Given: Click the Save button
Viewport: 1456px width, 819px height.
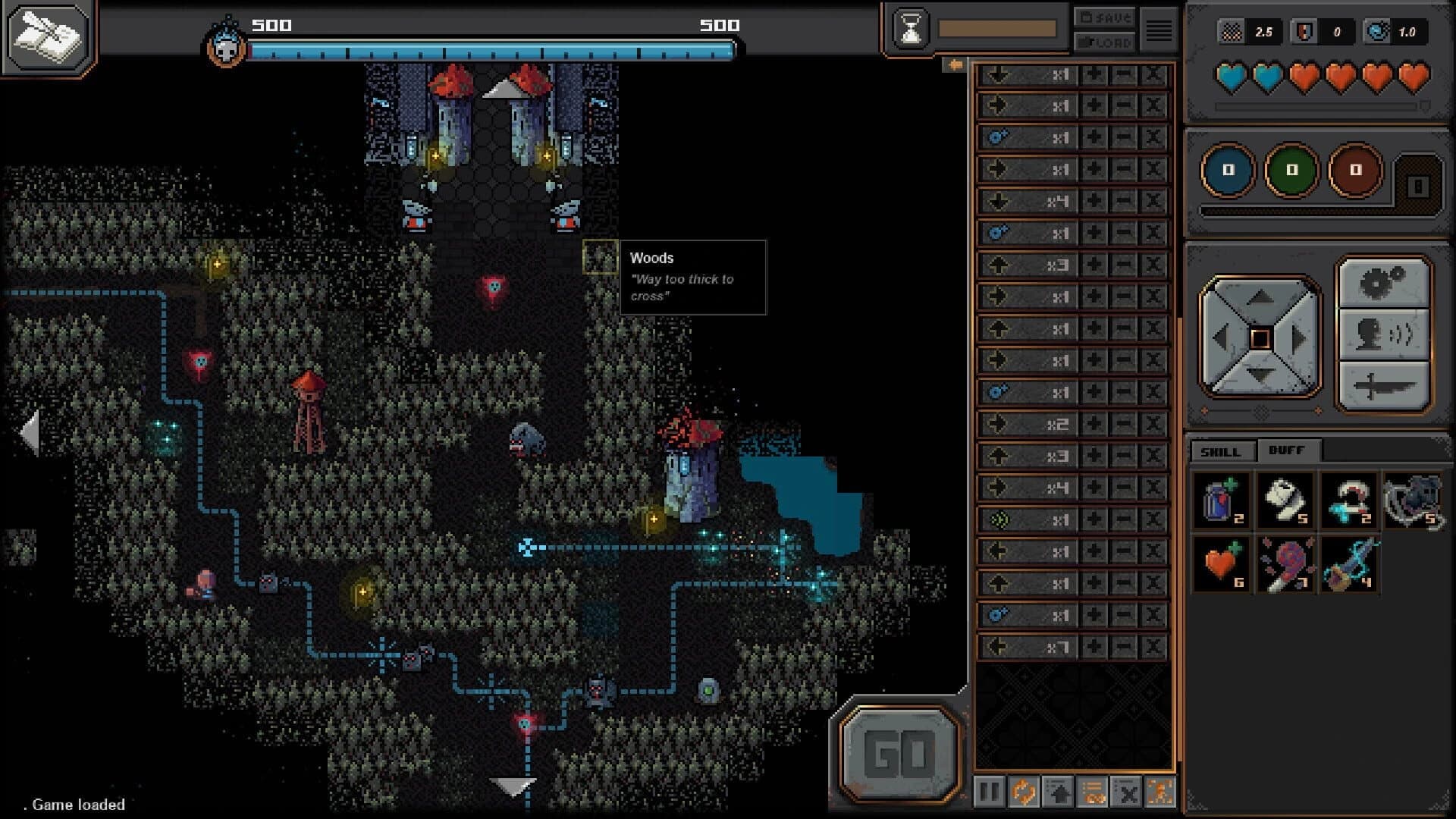Looking at the screenshot, I should [x=1104, y=17].
